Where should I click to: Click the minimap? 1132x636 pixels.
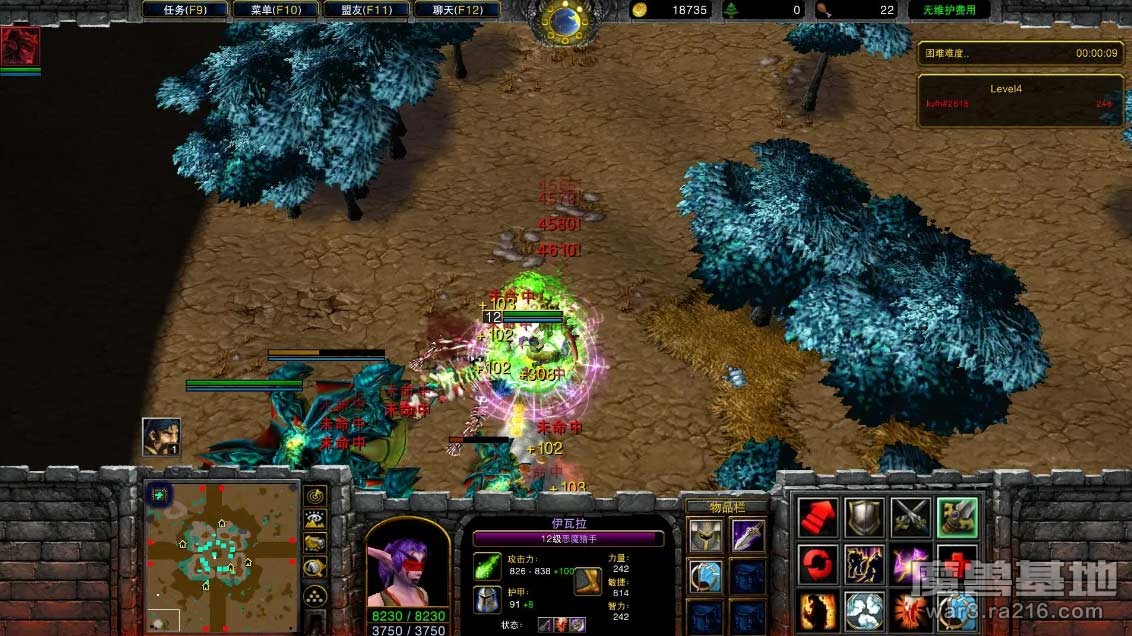[222, 556]
